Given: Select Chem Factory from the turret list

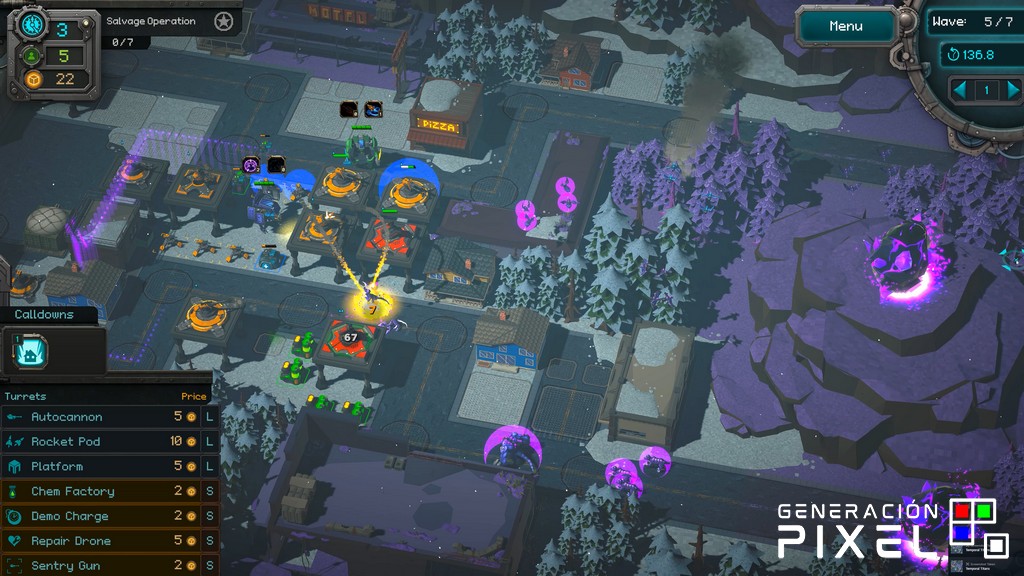Looking at the screenshot, I should coord(105,491).
